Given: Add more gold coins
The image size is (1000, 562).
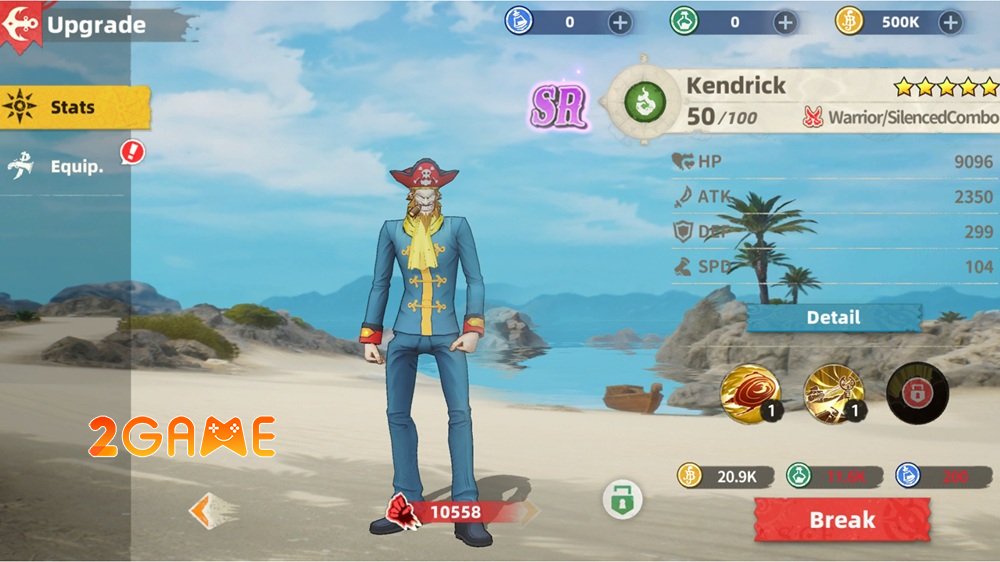Looking at the screenshot, I should coord(950,22).
